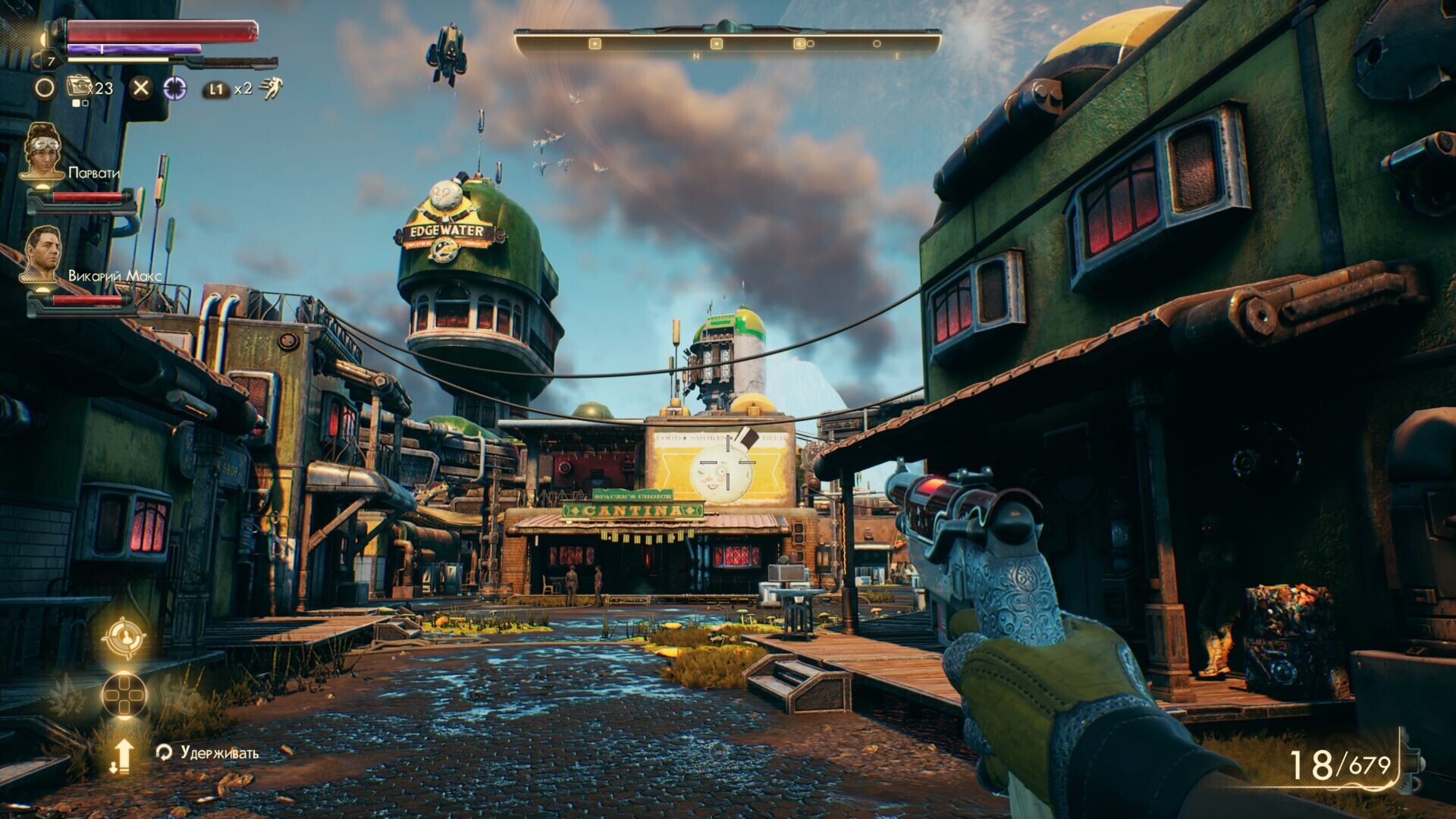1456x819 pixels.
Task: Click the faded right companion ability icon
Action: (x=179, y=694)
